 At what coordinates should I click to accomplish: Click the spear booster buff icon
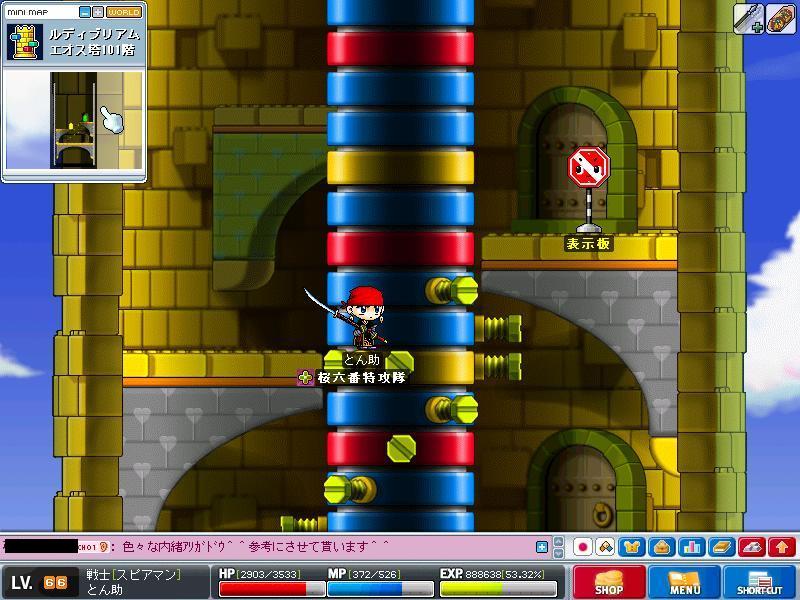(x=749, y=19)
